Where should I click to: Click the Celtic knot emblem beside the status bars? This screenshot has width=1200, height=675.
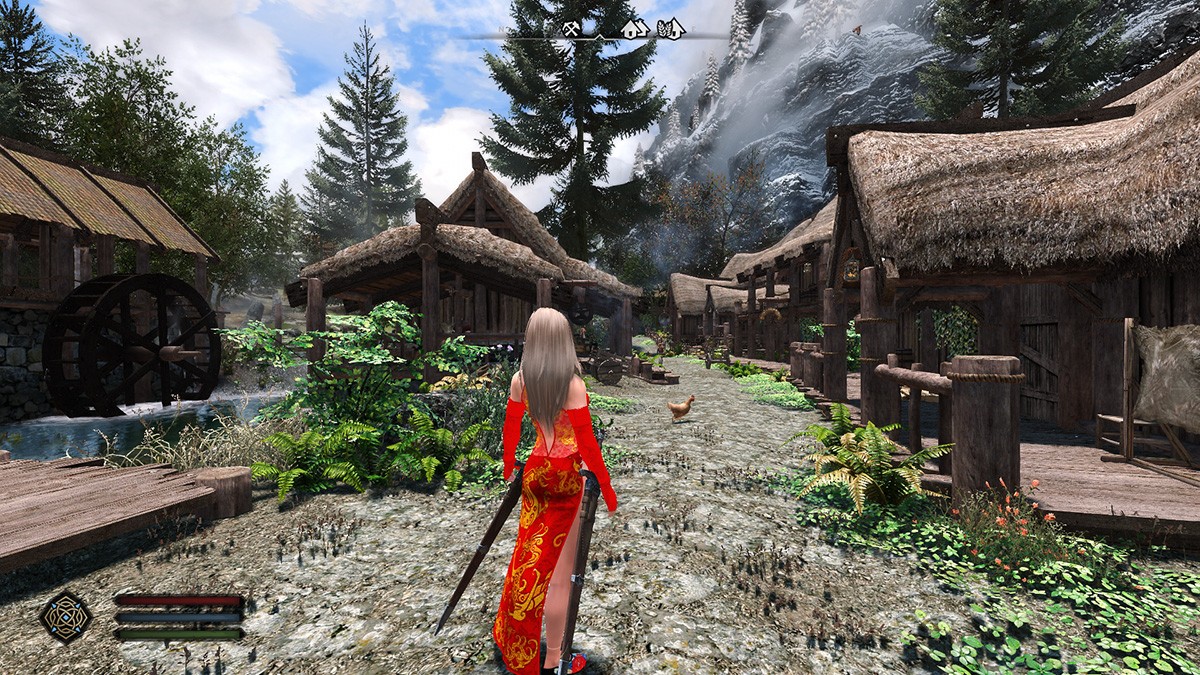tap(66, 616)
